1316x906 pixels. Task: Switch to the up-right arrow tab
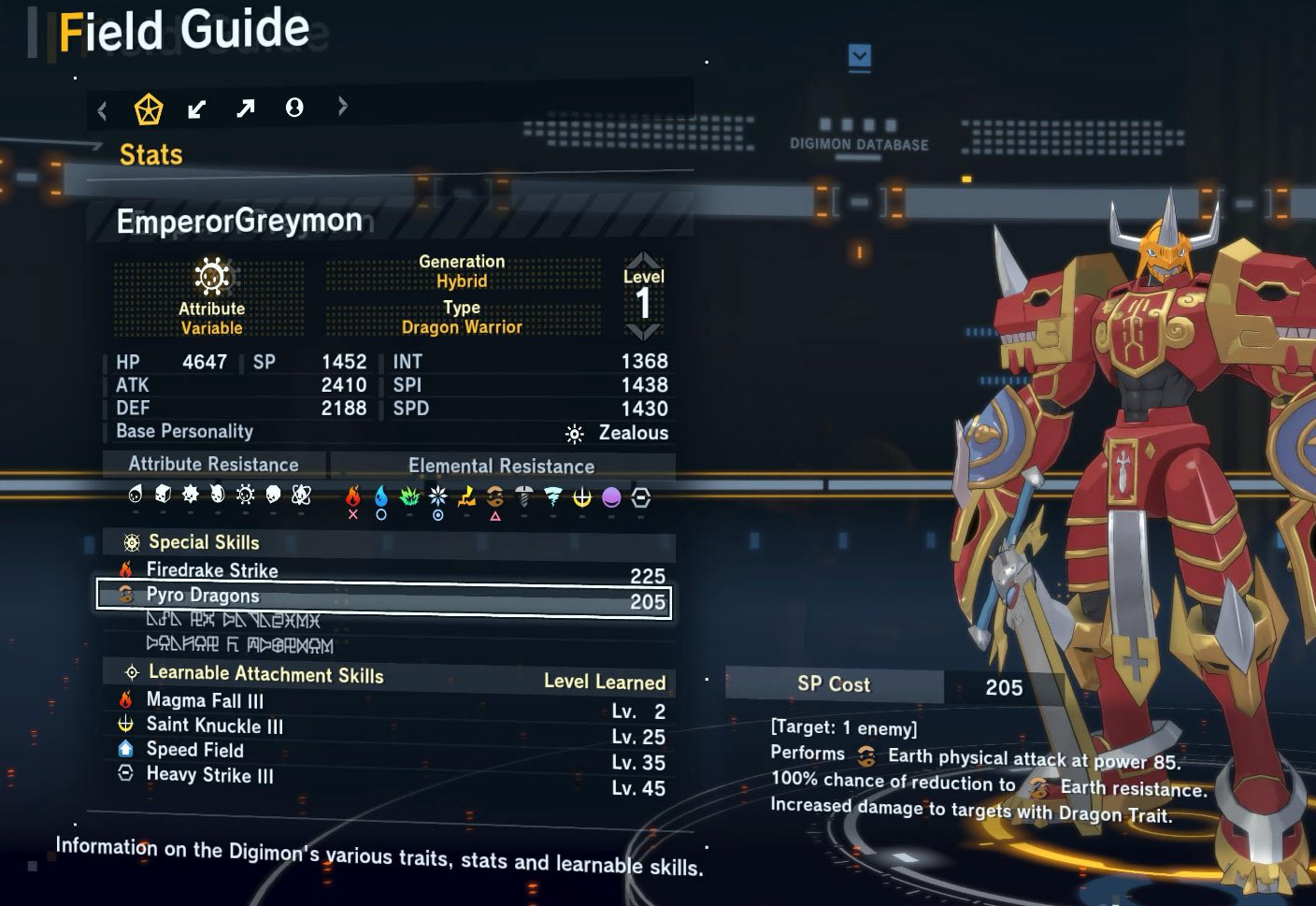pyautogui.click(x=246, y=108)
